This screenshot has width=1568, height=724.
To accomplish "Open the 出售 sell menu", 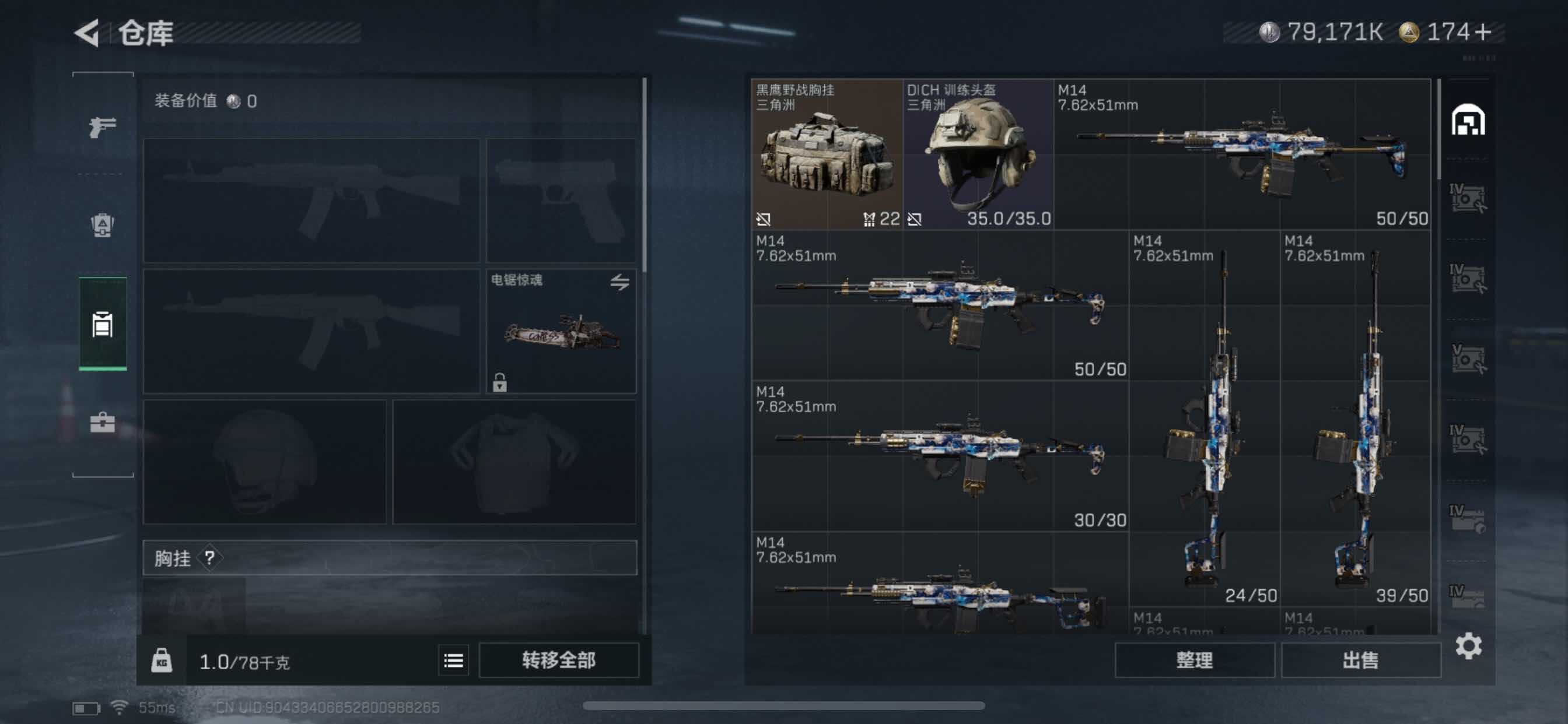I will pyautogui.click(x=1360, y=660).
